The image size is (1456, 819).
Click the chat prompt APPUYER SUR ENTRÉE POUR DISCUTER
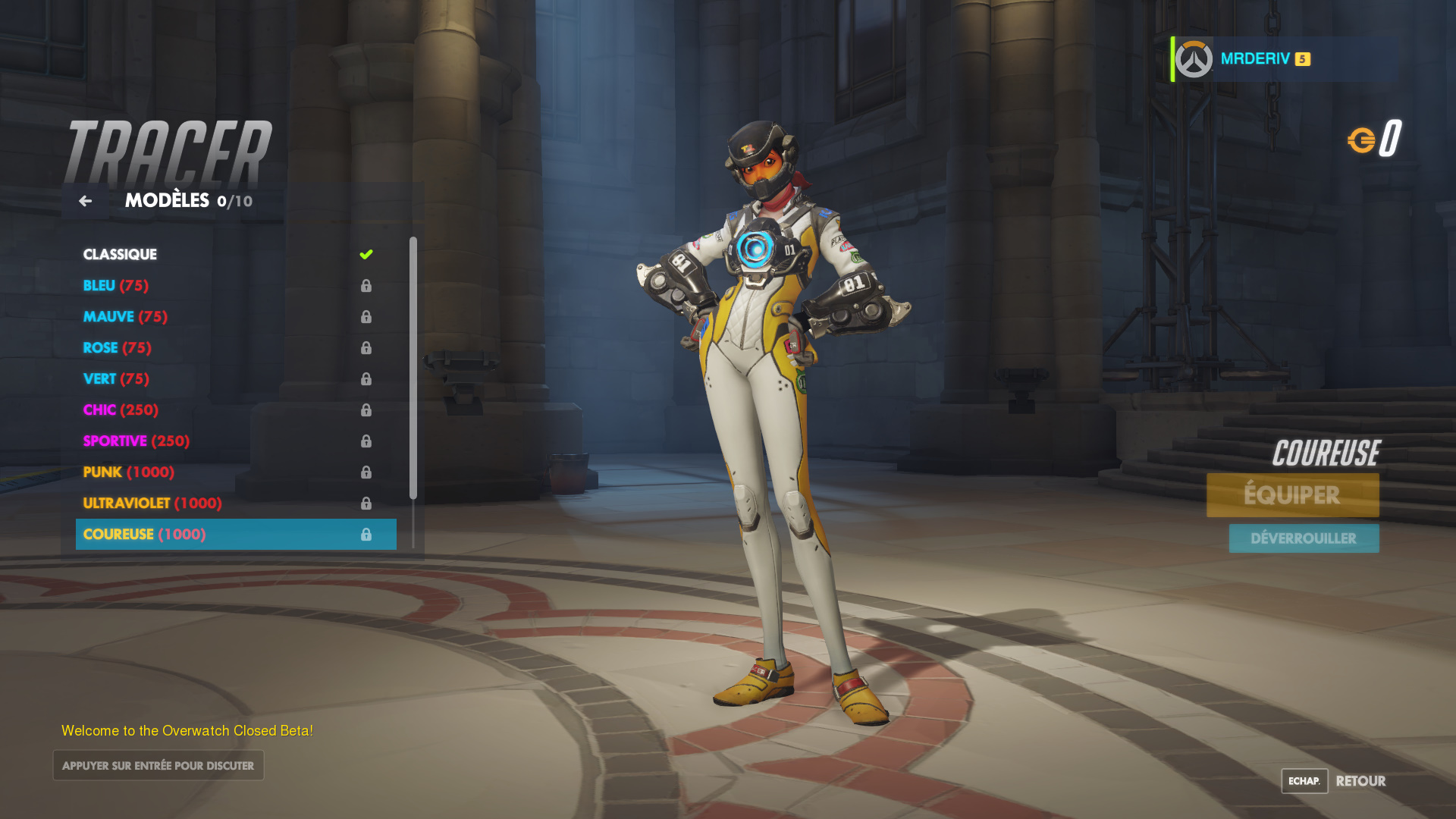click(158, 765)
